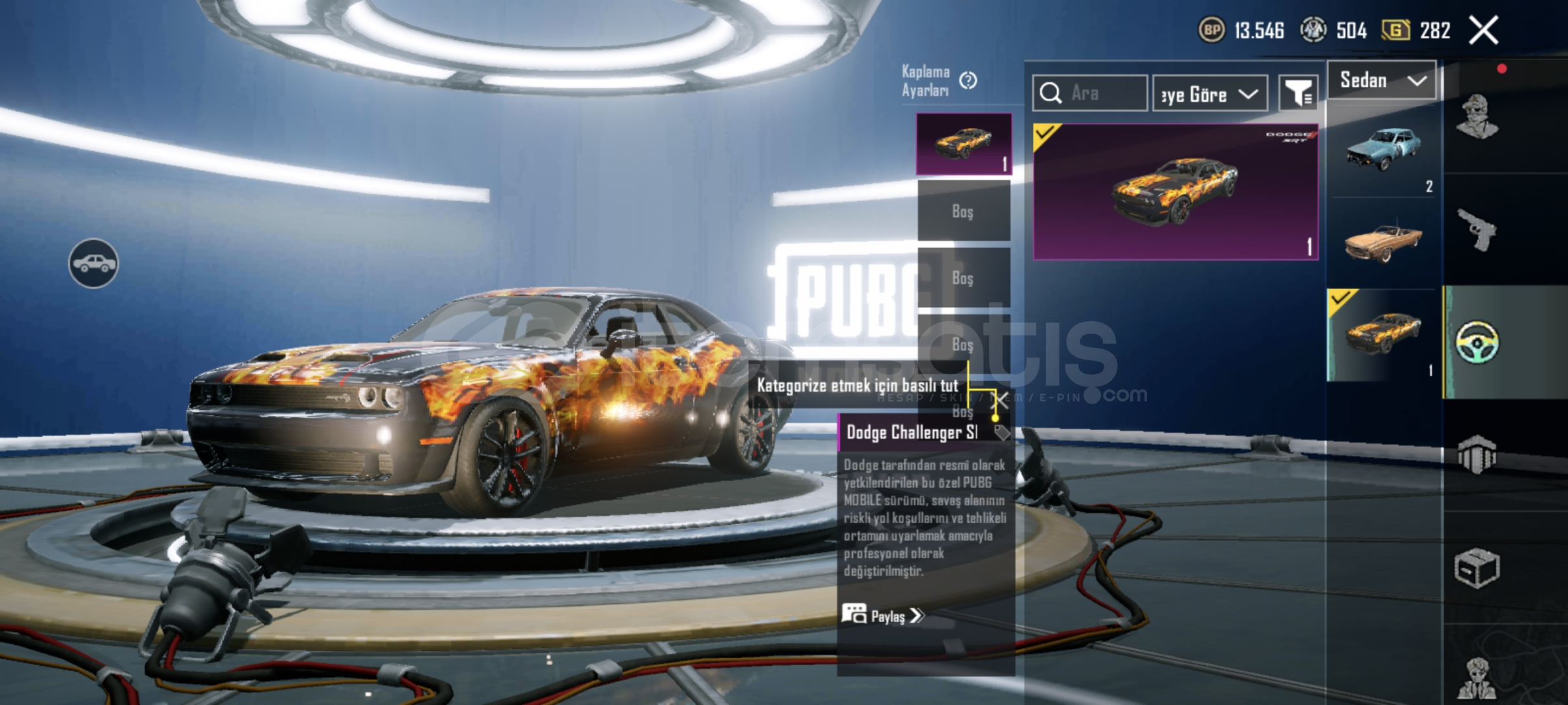Toggle the round car view button
1568x705 pixels.
93,263
